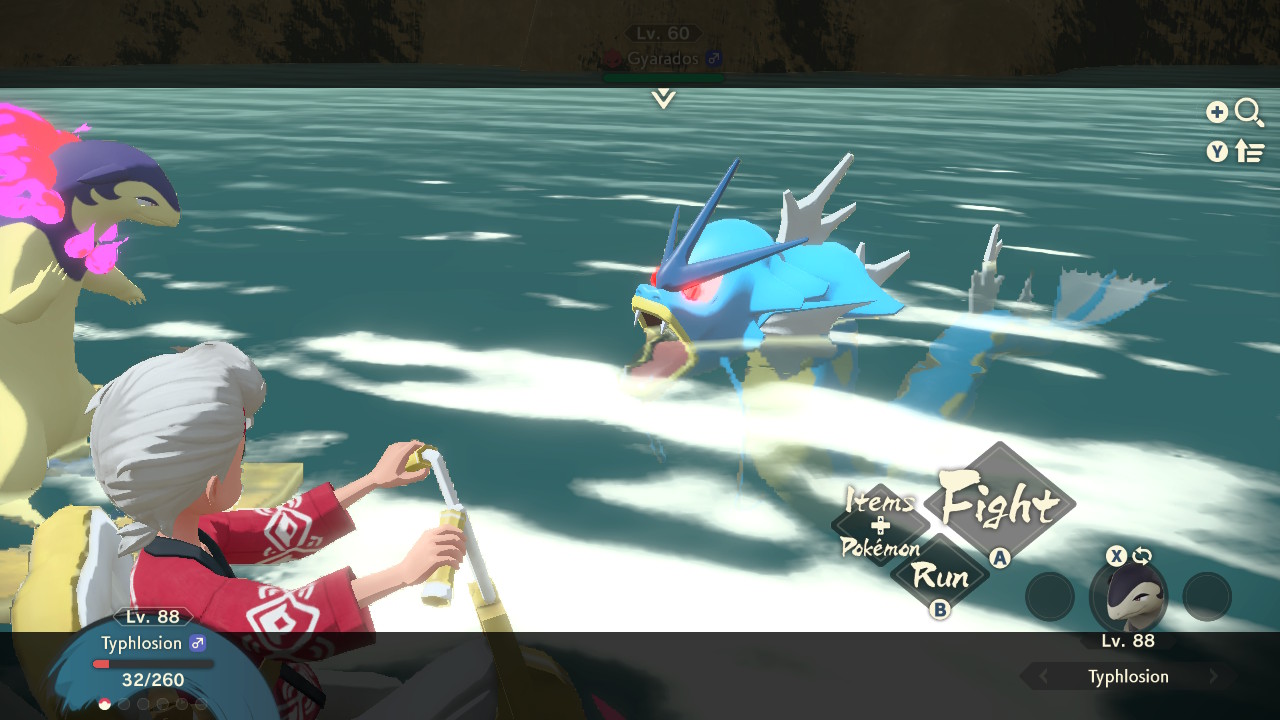The image size is (1280, 720).
Task: Click the male symbol next to Gyarados
Action: click(x=714, y=58)
